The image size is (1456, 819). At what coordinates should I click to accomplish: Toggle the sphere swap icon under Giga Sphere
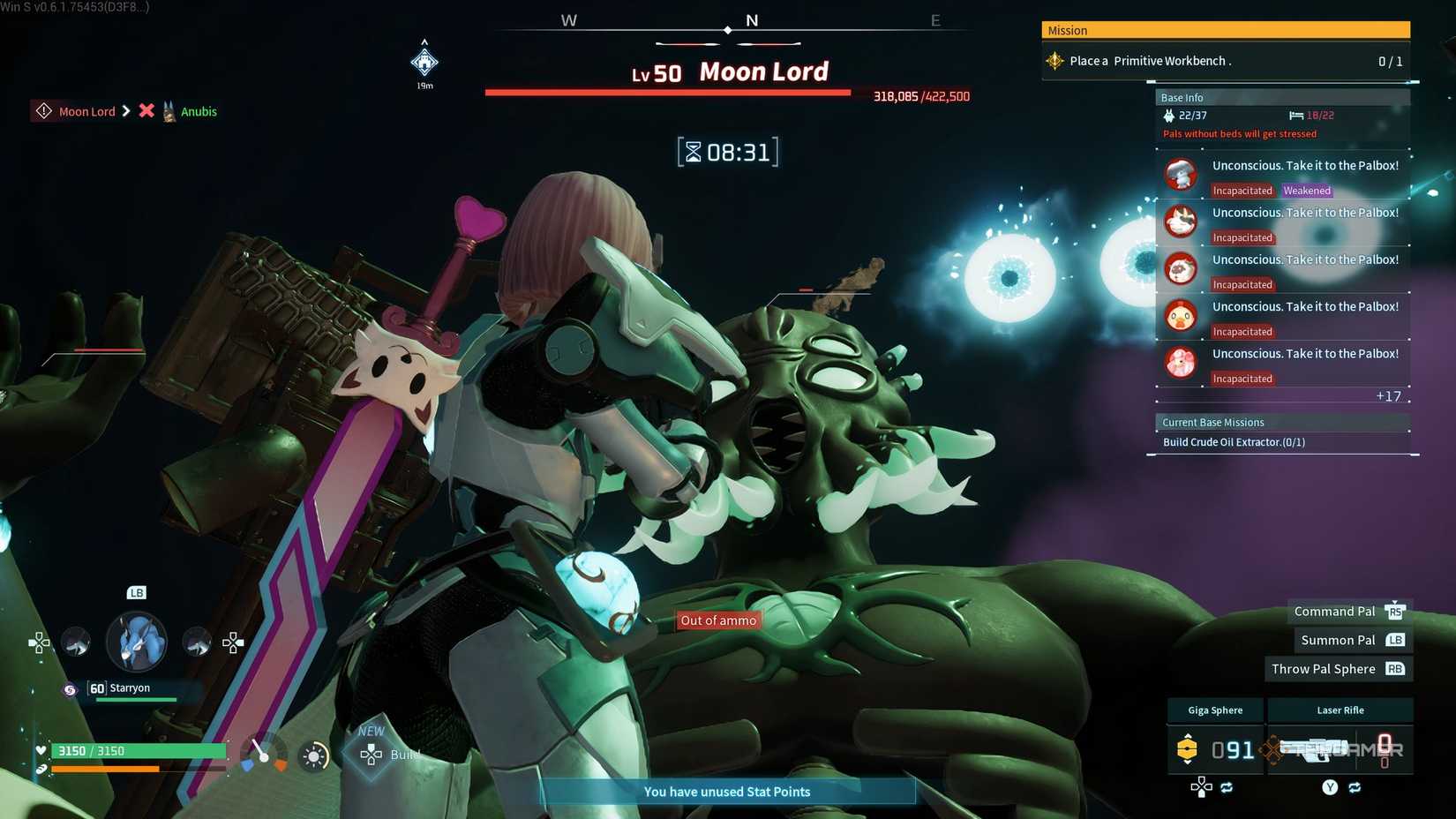pos(1227,785)
